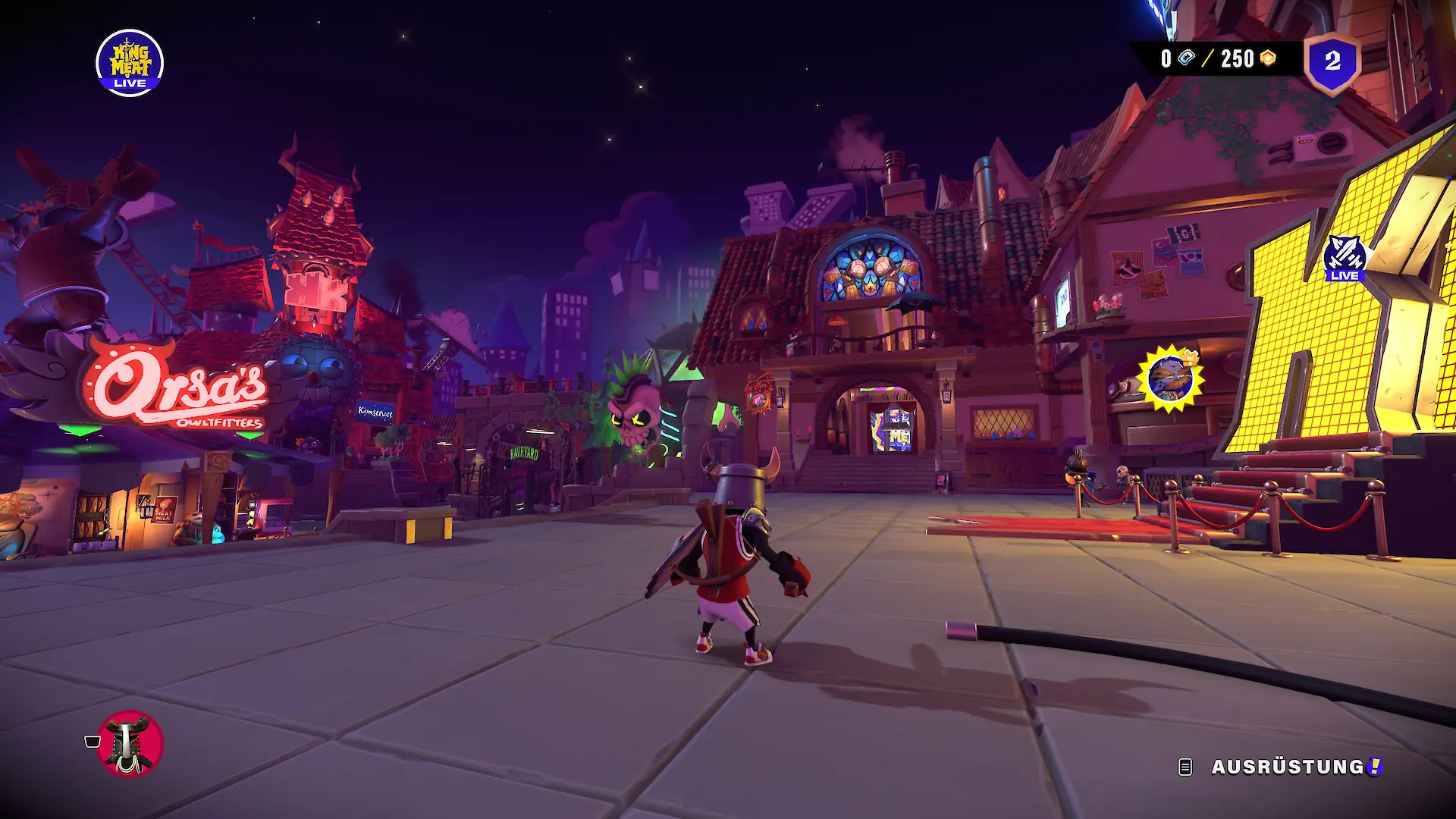Open the level 2 shield badge
Screen dimensions: 1456x819
coord(1332,61)
